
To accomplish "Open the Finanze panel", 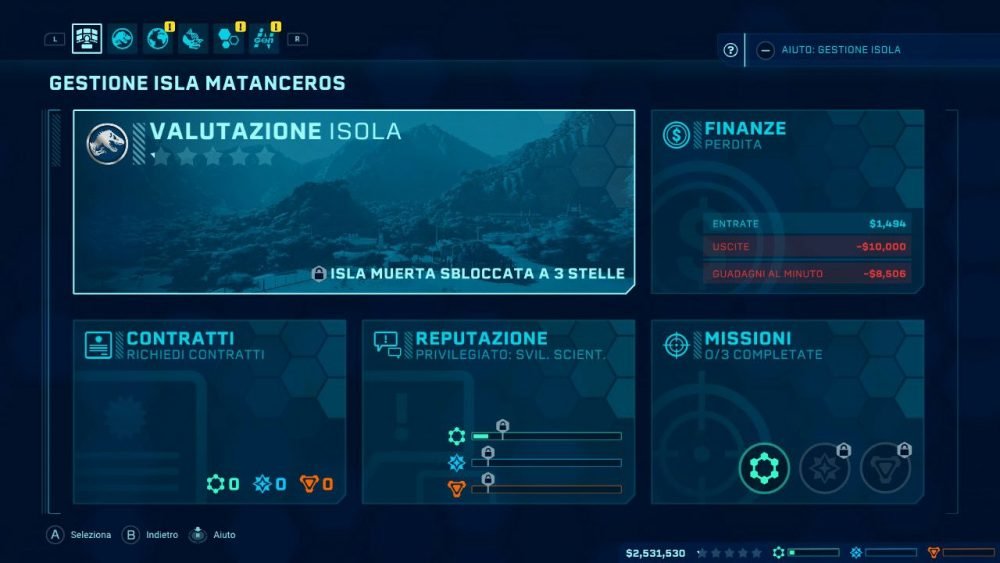I will coord(787,201).
